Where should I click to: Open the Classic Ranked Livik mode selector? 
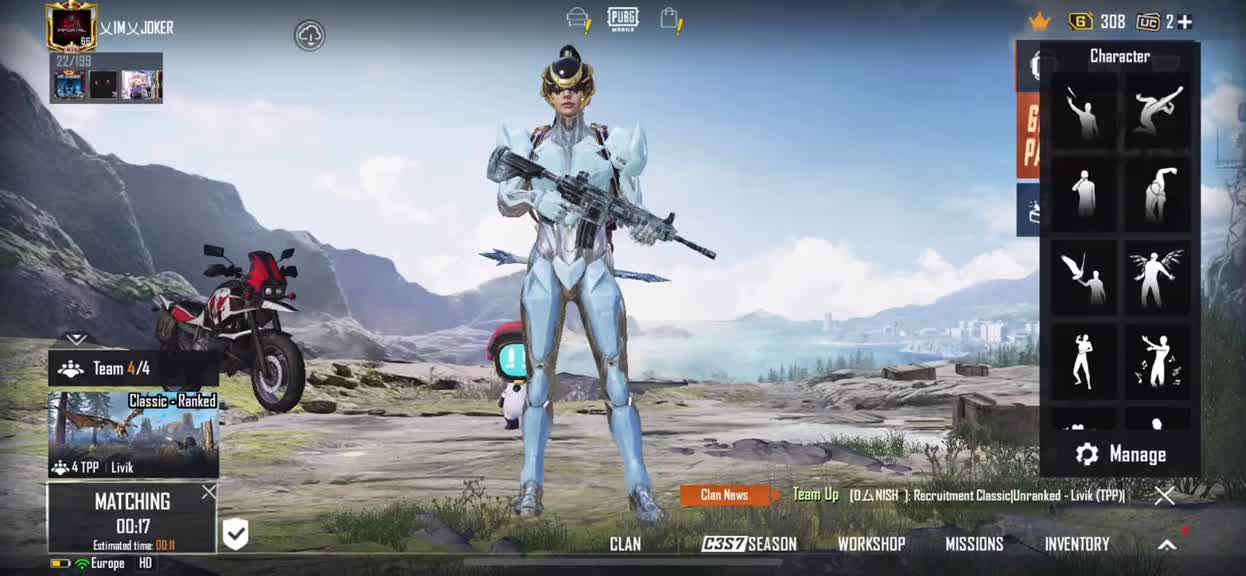[x=133, y=435]
